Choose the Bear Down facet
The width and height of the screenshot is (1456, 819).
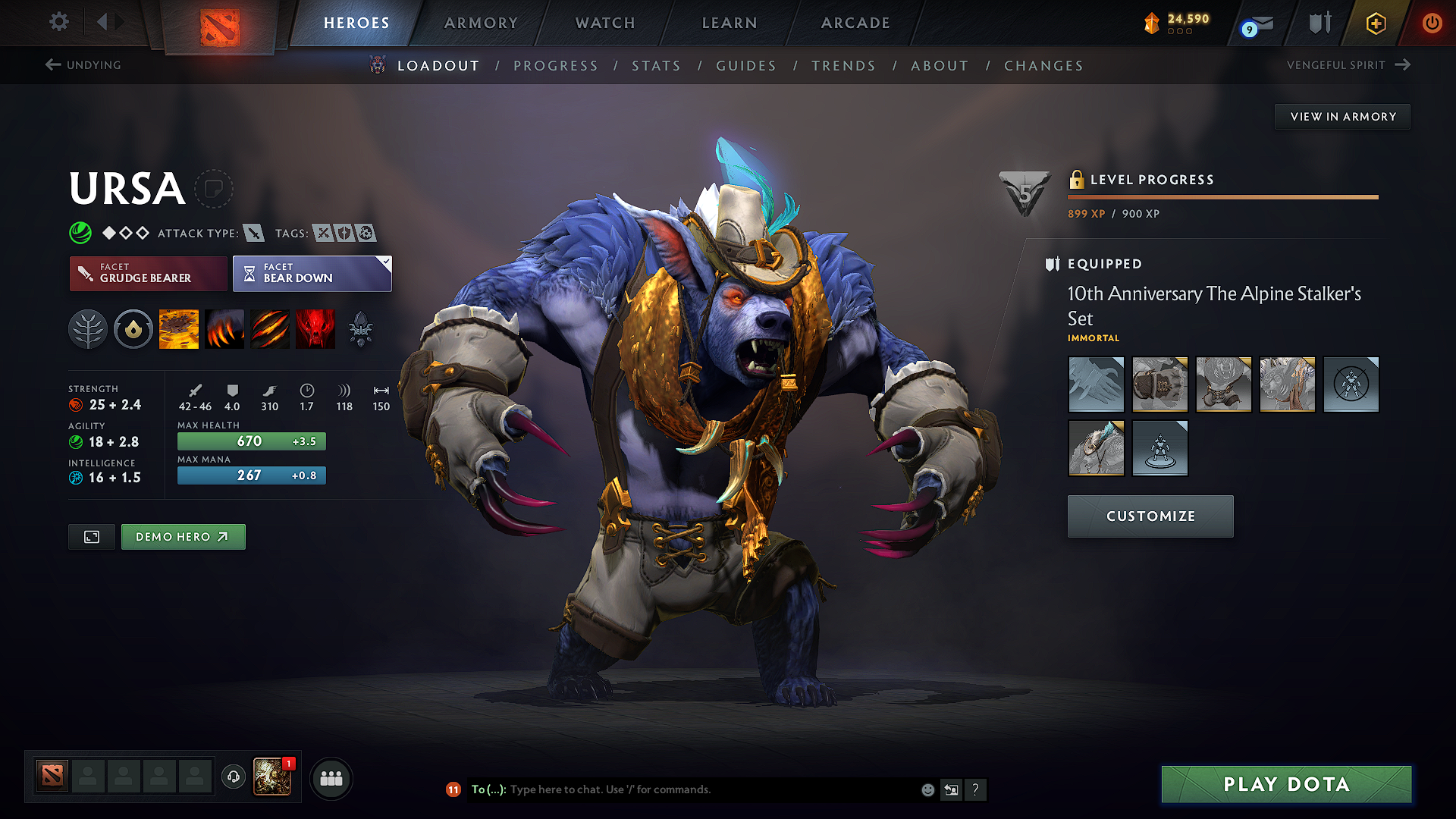point(312,274)
